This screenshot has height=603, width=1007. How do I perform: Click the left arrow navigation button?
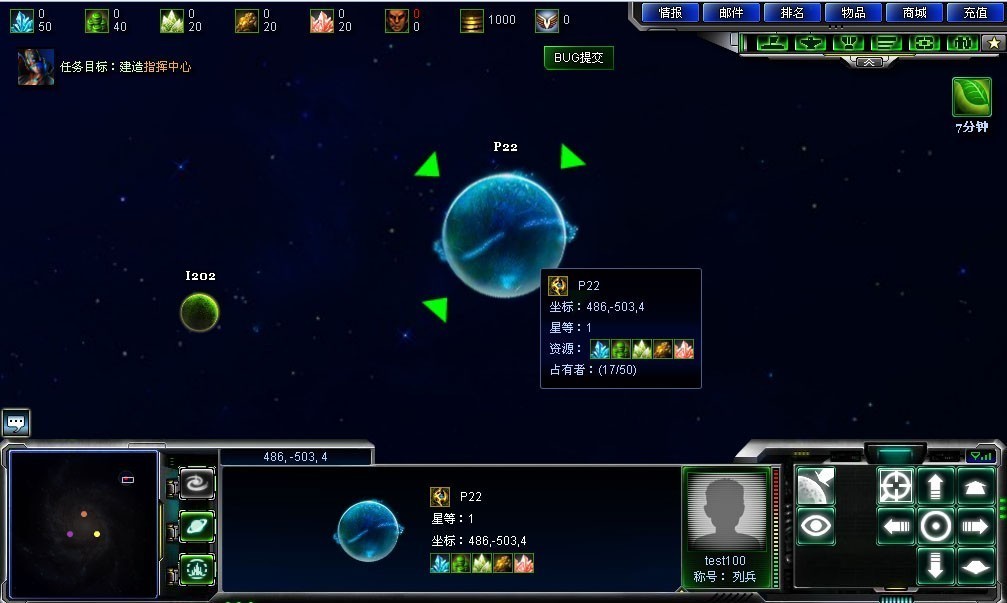(x=896, y=526)
